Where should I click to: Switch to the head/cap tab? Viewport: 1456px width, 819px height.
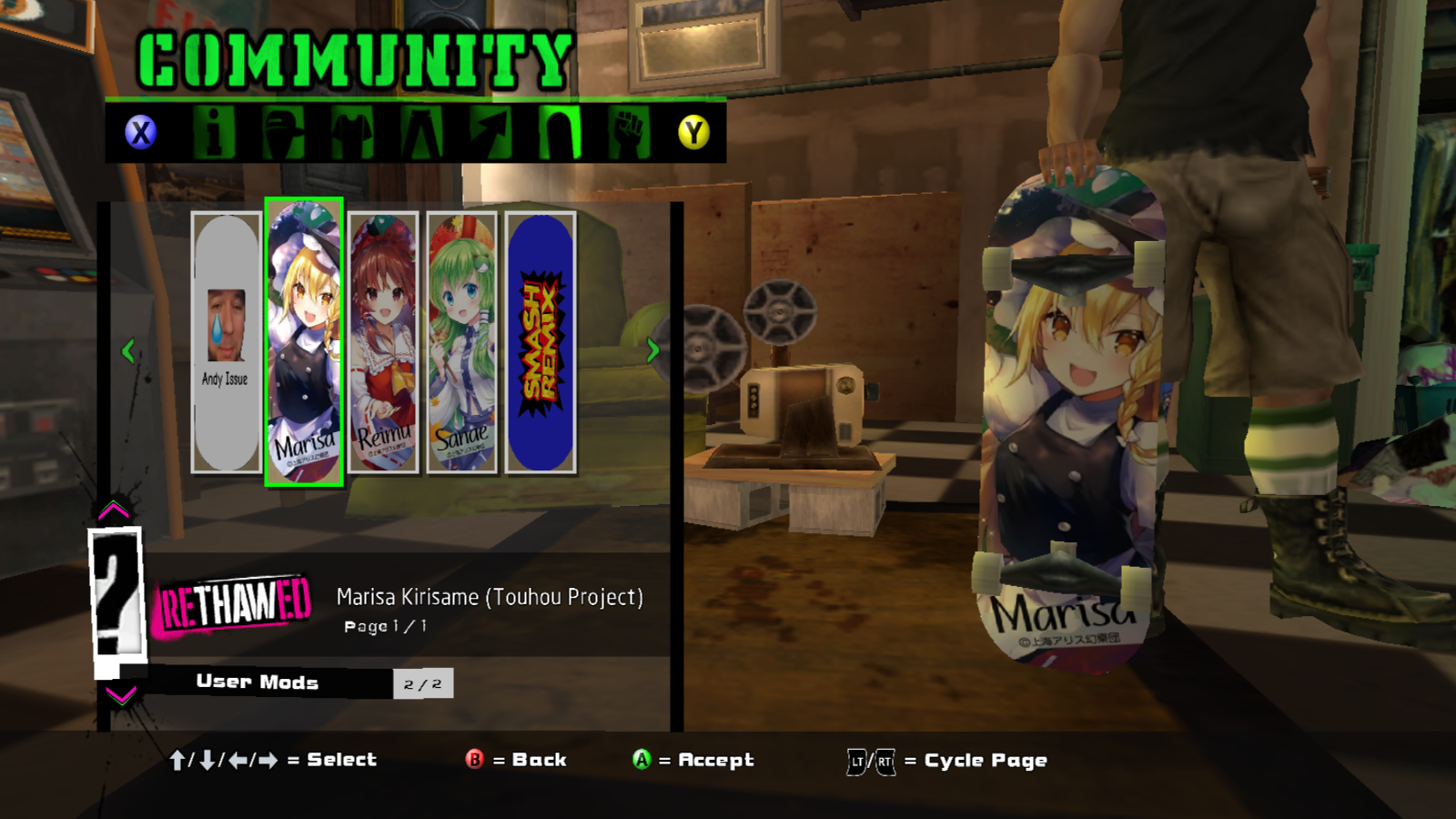click(x=282, y=133)
